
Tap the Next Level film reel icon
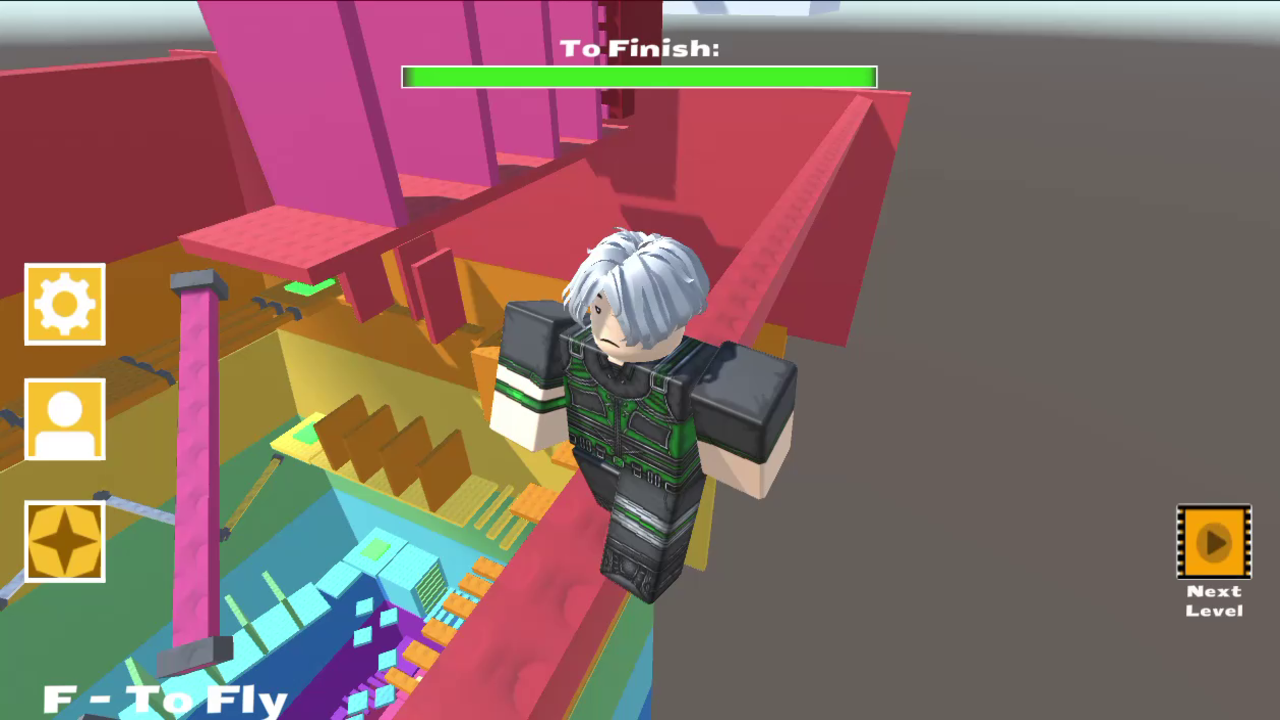(1213, 543)
